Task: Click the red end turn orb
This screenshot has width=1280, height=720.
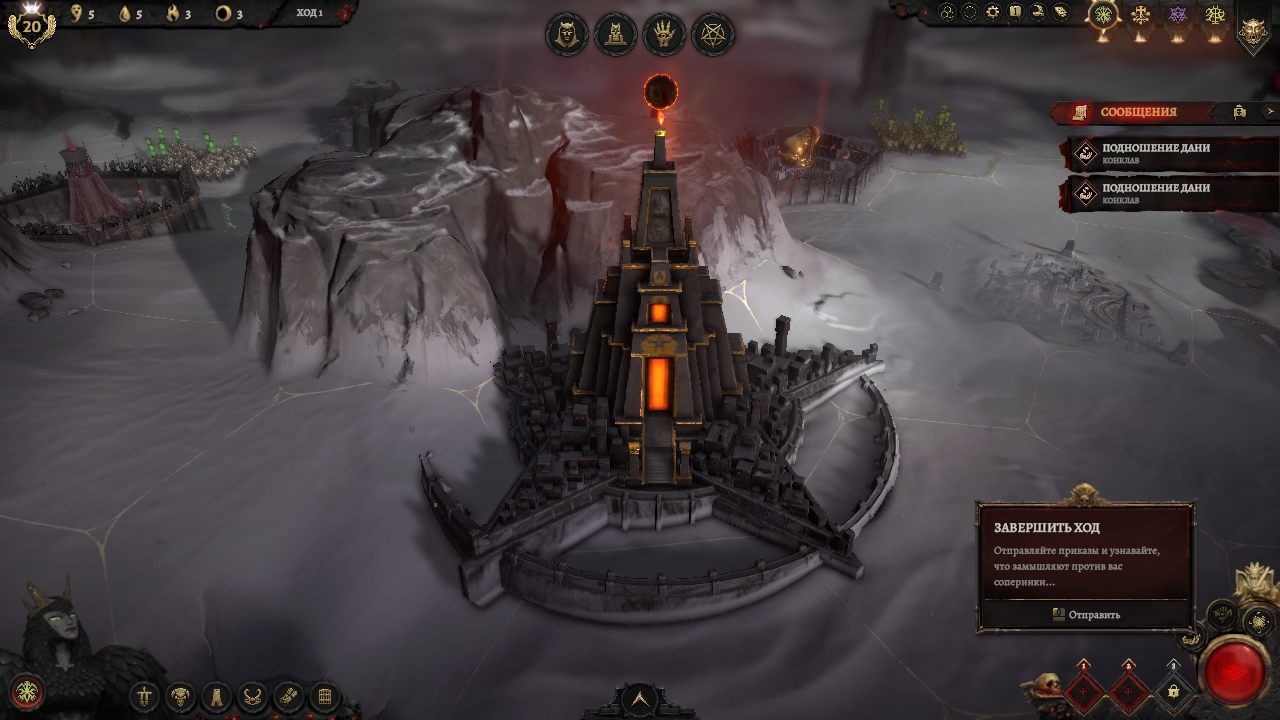Action: [1236, 671]
